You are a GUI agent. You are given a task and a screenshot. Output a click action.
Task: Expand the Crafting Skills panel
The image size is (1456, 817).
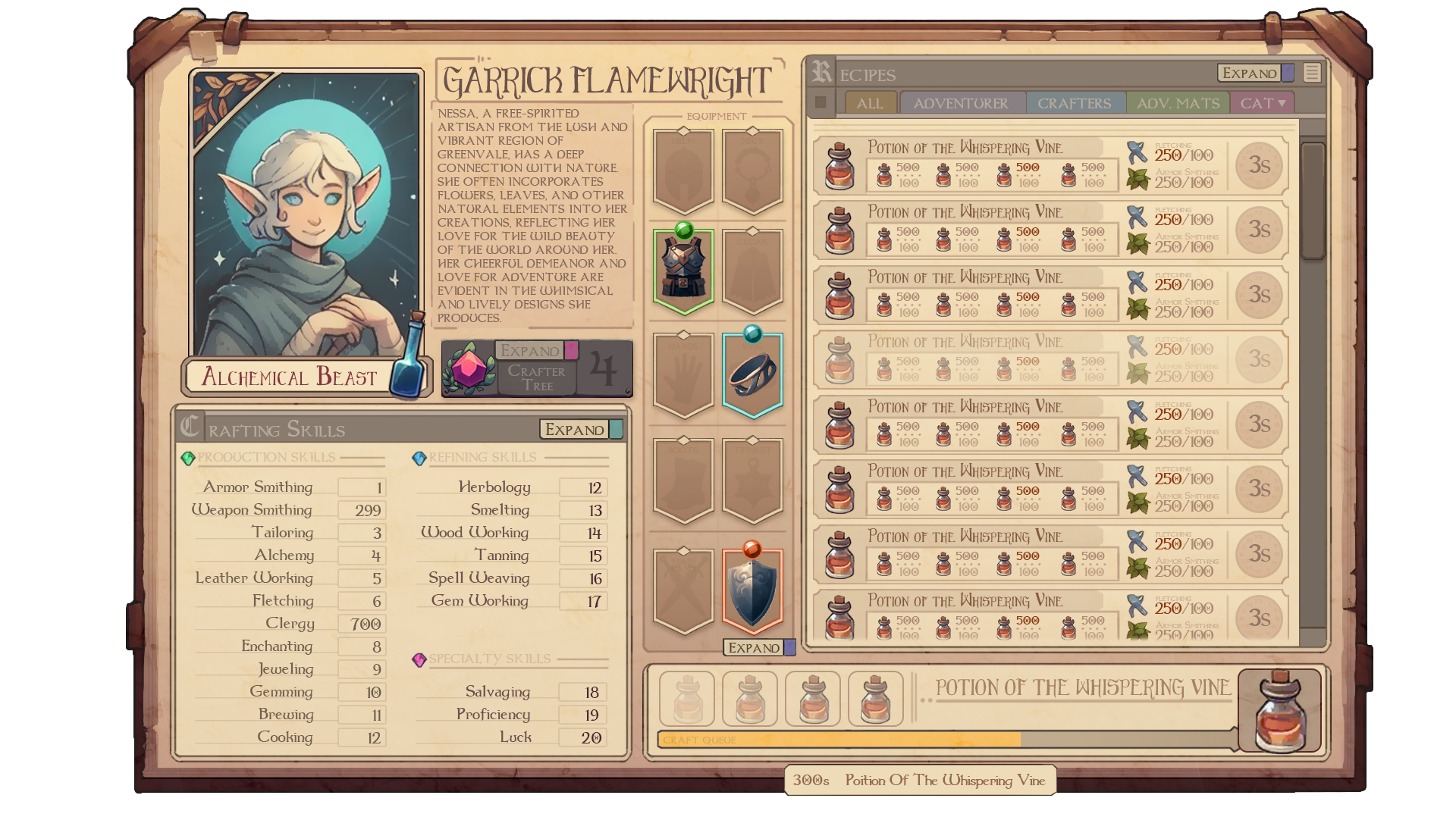(575, 430)
